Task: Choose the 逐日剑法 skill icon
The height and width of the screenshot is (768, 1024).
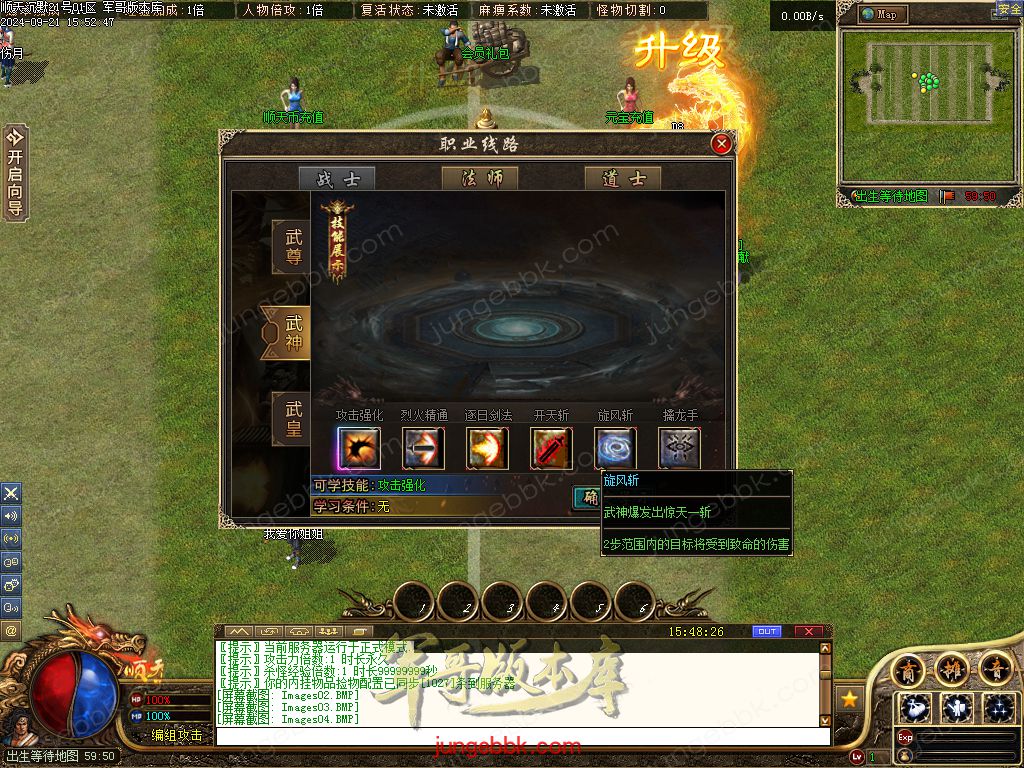Action: [487, 448]
